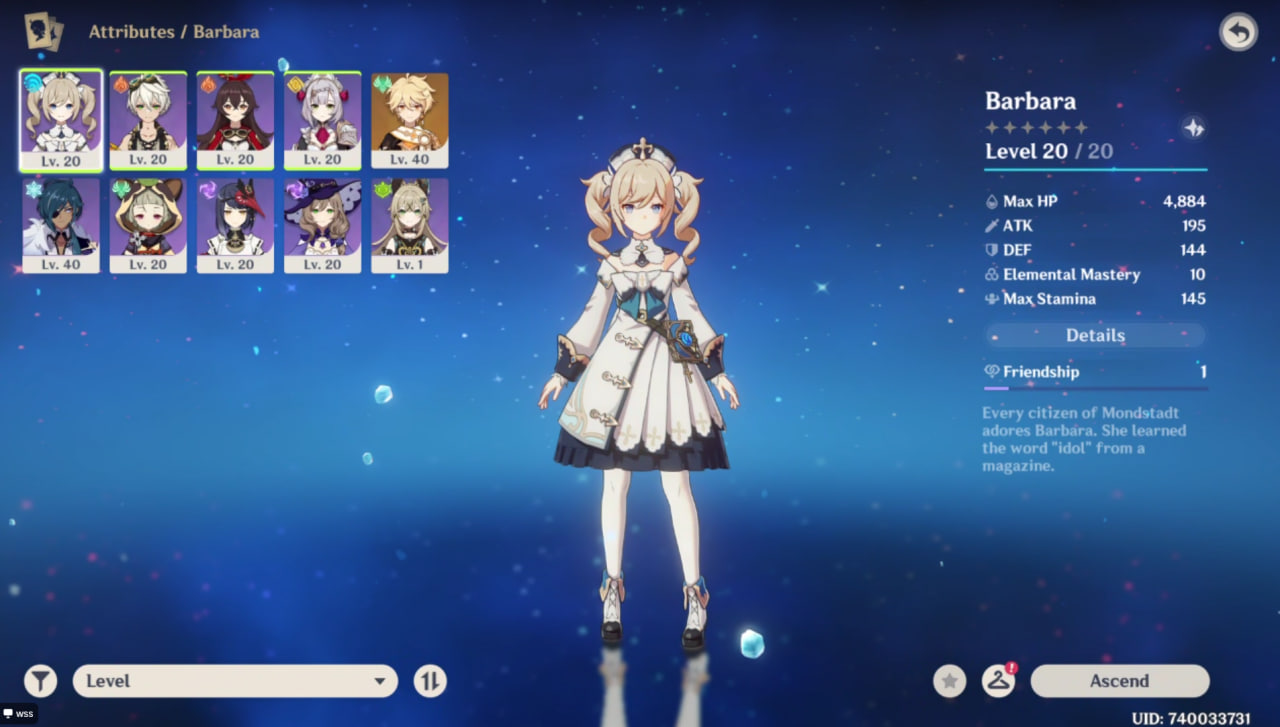Switch to Lisa in the purple witch hat
The height and width of the screenshot is (727, 1280).
(x=322, y=225)
